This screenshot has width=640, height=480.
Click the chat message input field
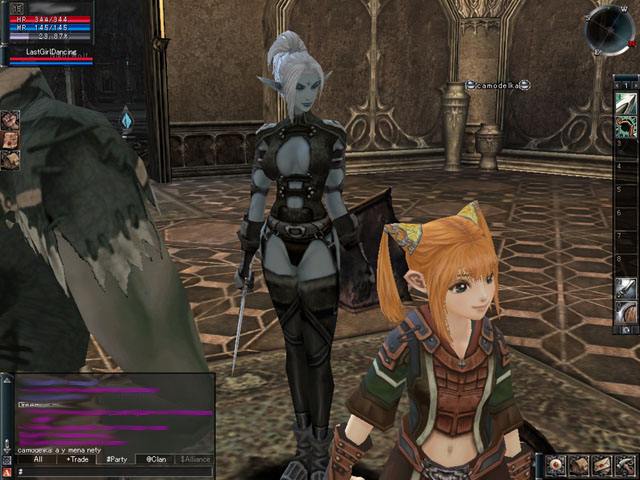pyautogui.click(x=115, y=471)
